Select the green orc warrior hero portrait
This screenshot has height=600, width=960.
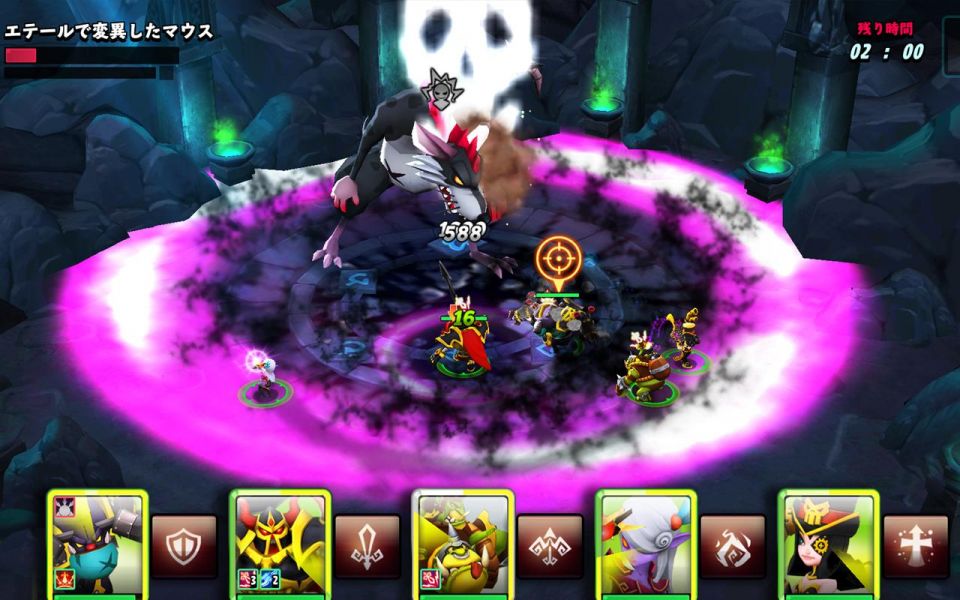pyautogui.click(x=463, y=545)
